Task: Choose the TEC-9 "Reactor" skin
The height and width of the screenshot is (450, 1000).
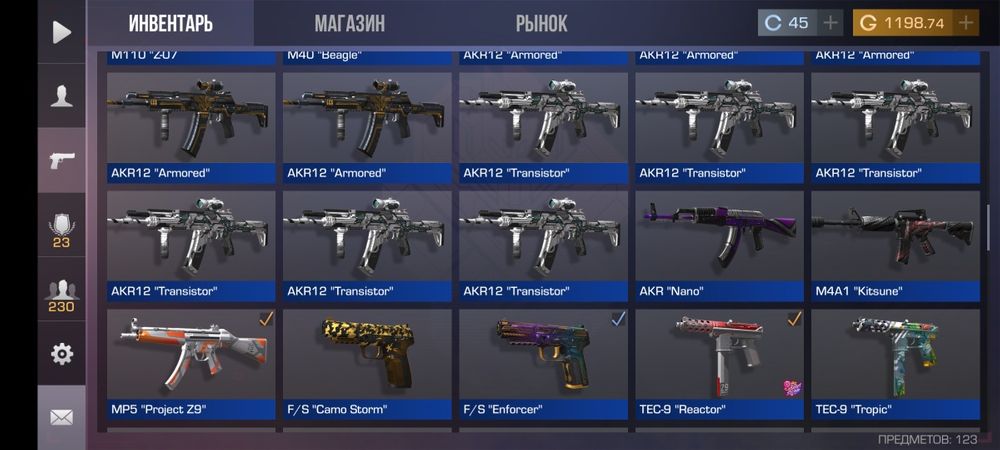Action: [720, 363]
